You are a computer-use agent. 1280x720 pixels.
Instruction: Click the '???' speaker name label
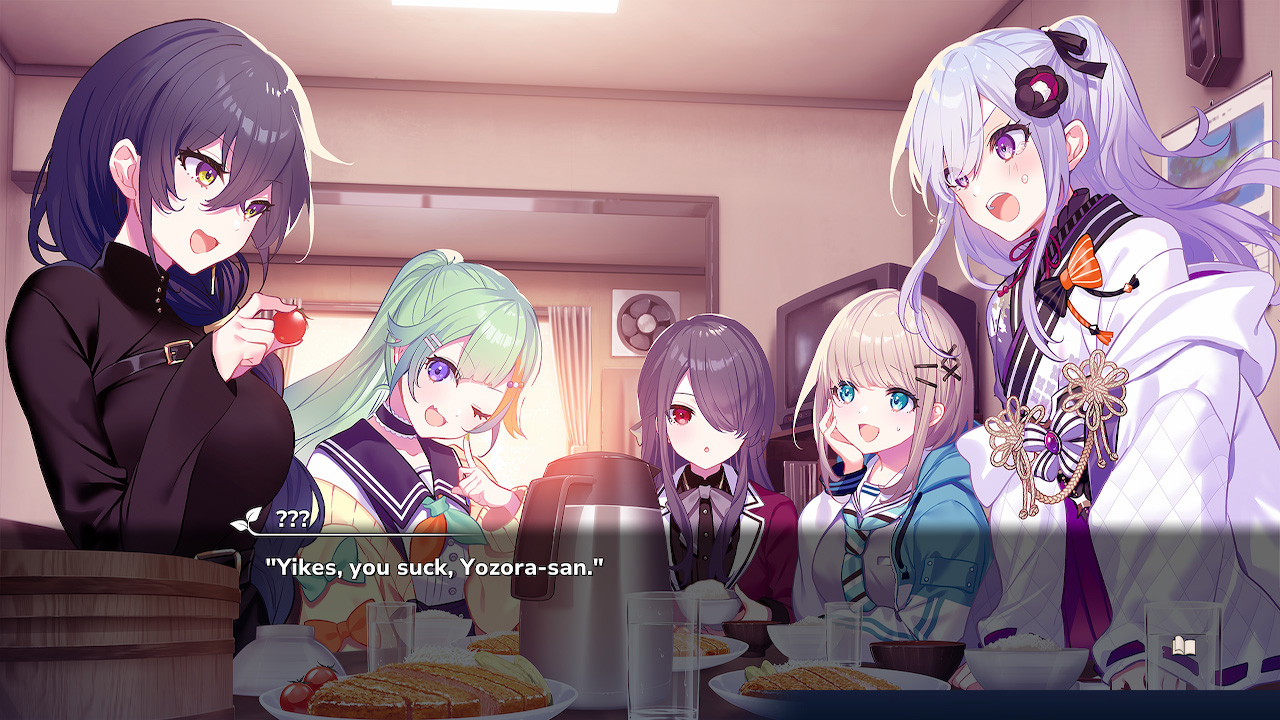click(x=292, y=518)
